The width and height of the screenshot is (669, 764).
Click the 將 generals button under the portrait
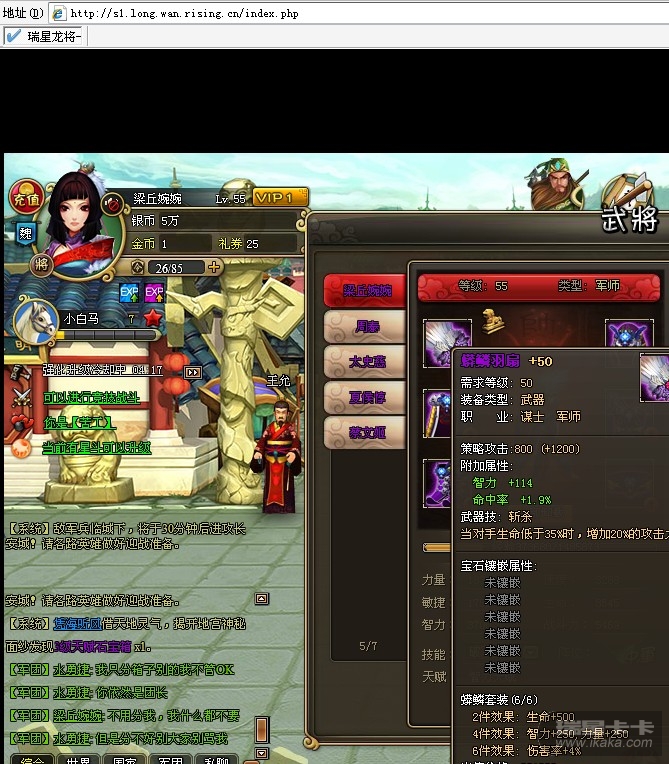point(41,264)
